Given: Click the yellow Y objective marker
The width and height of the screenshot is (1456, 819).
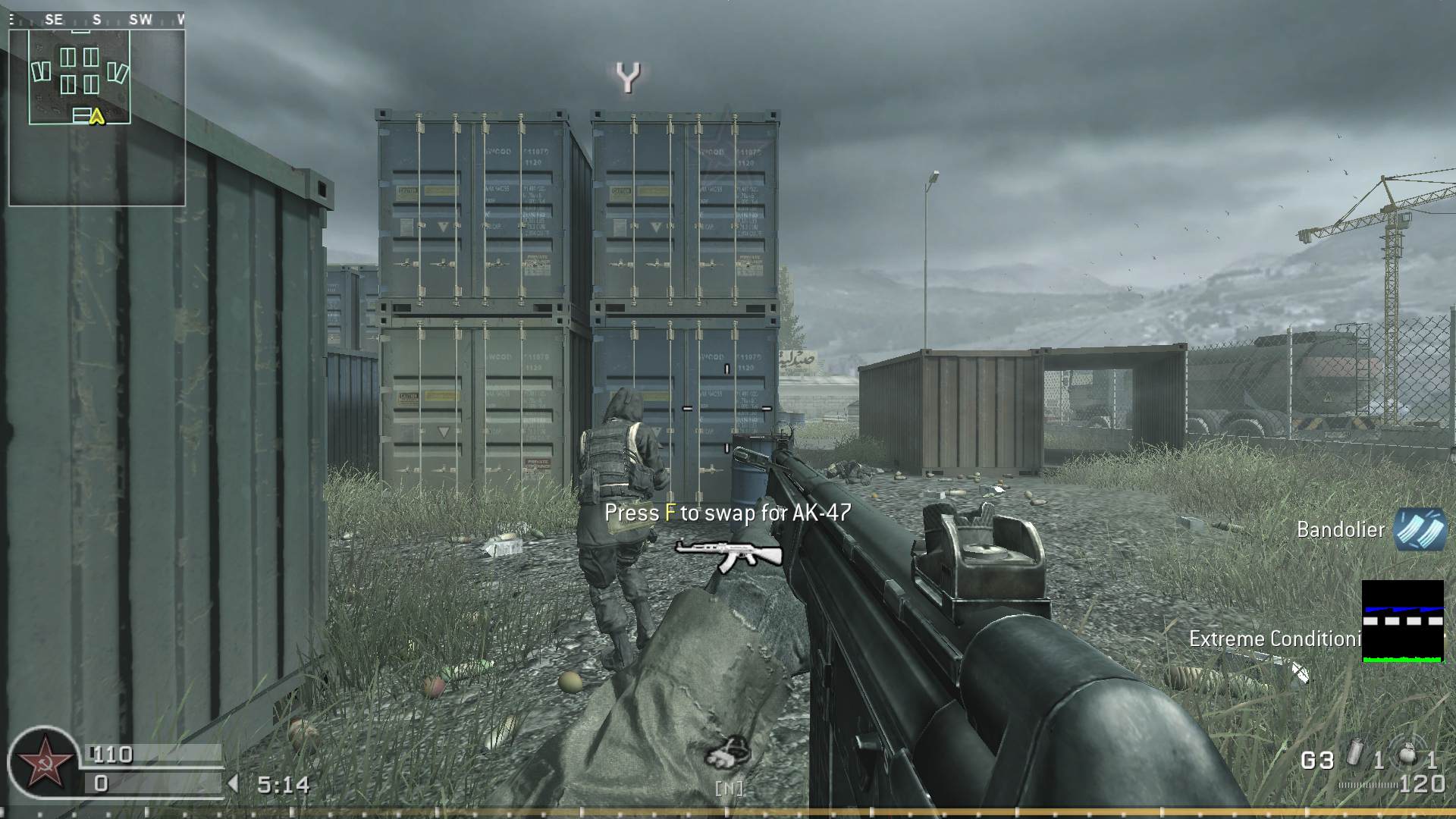Looking at the screenshot, I should click(629, 76).
